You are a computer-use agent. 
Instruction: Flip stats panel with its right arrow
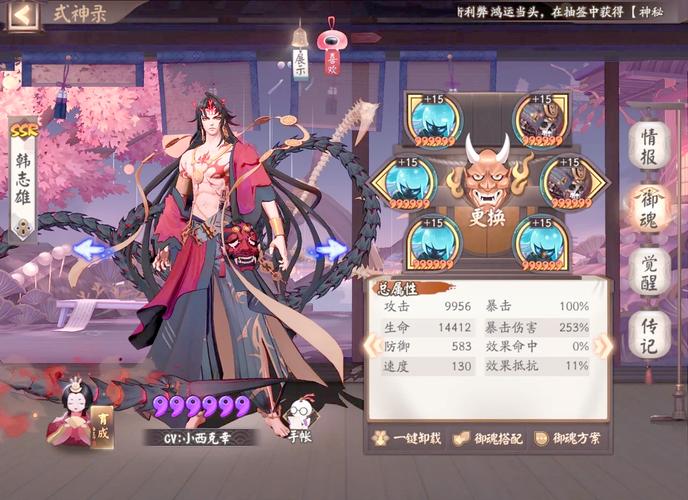tap(603, 346)
